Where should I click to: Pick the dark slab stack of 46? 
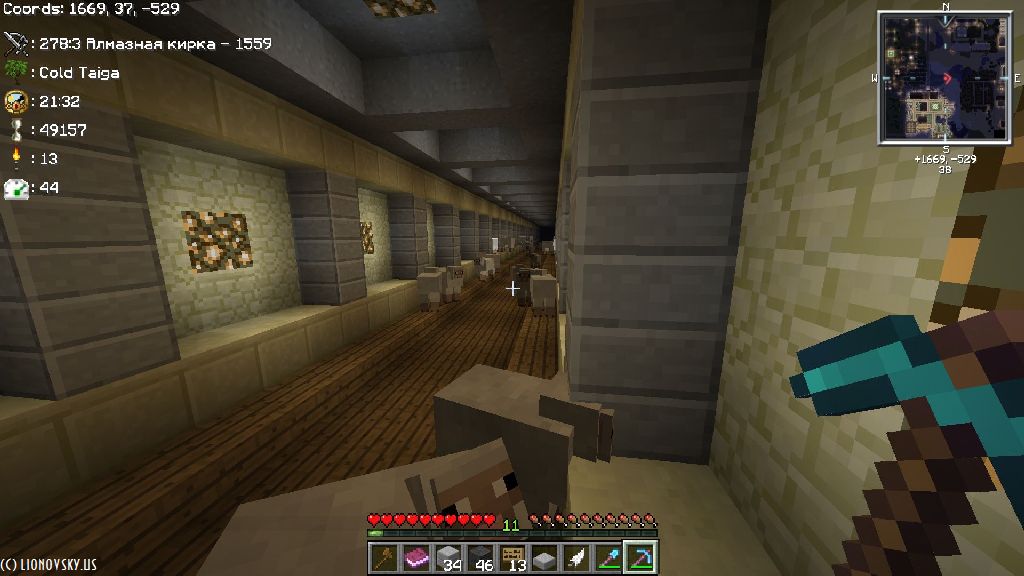481,557
